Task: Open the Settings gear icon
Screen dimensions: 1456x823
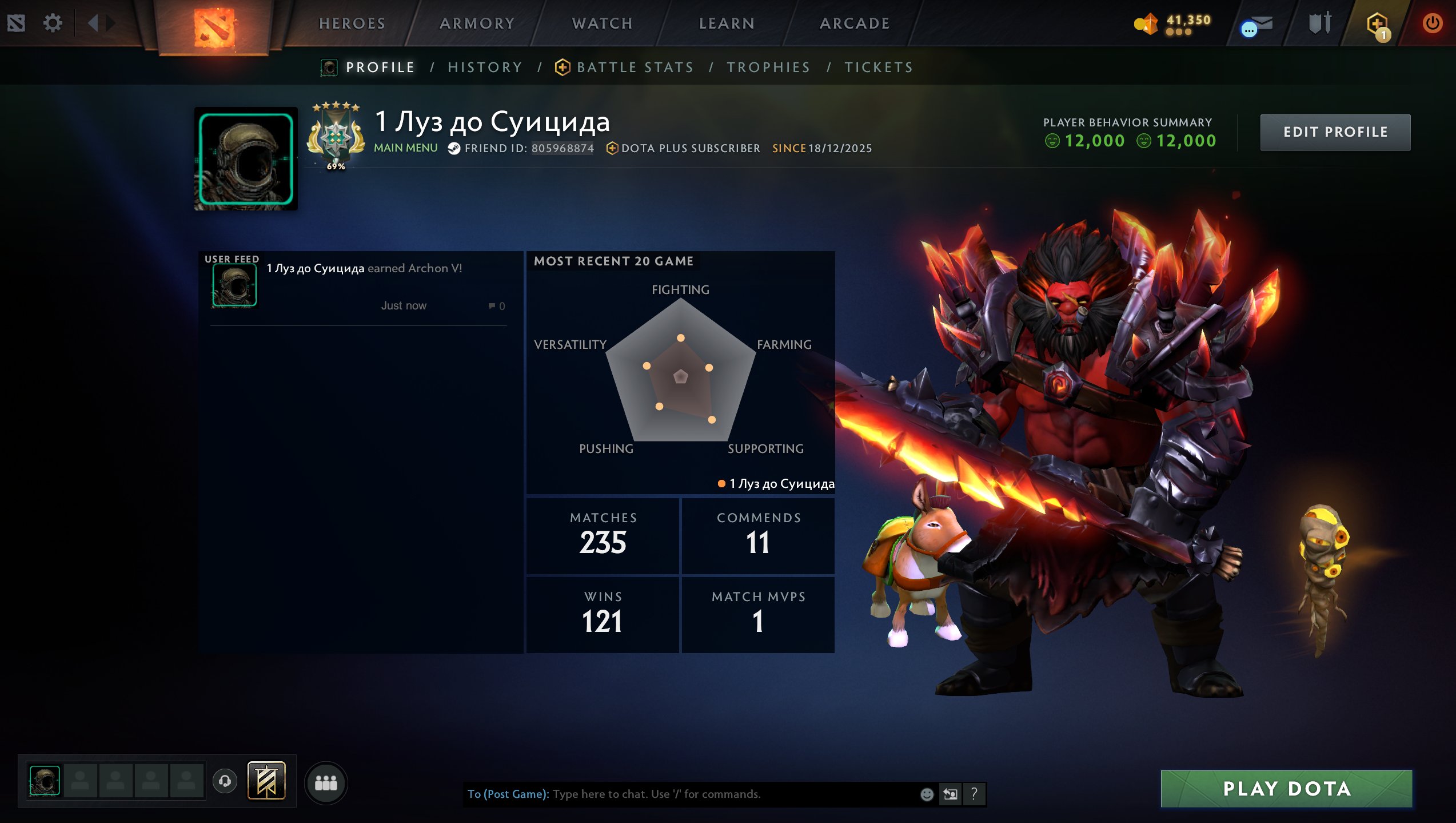Action: (x=53, y=23)
